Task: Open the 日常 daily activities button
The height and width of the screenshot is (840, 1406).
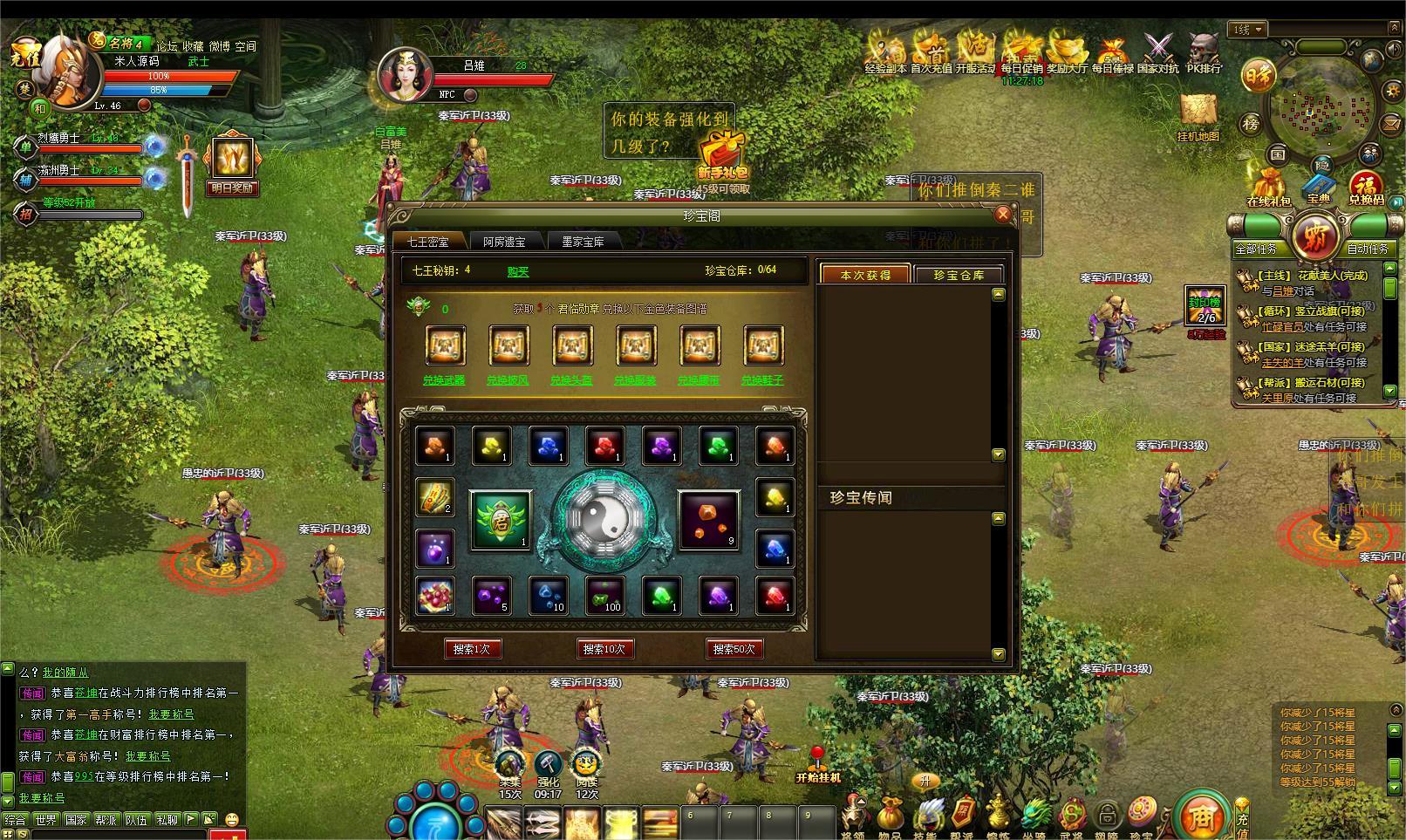Action: point(1258,78)
